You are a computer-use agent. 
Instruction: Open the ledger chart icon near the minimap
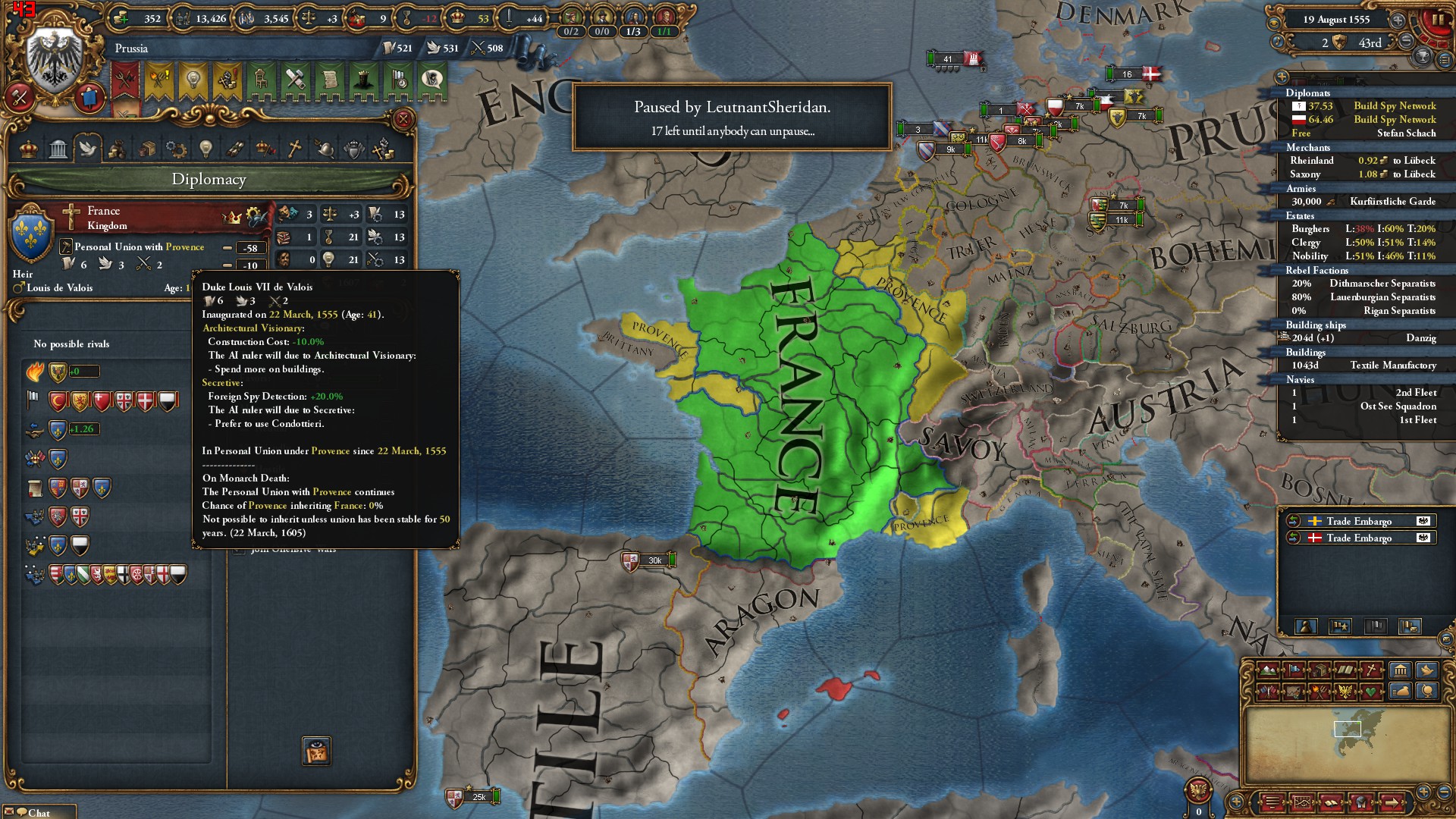1302,801
